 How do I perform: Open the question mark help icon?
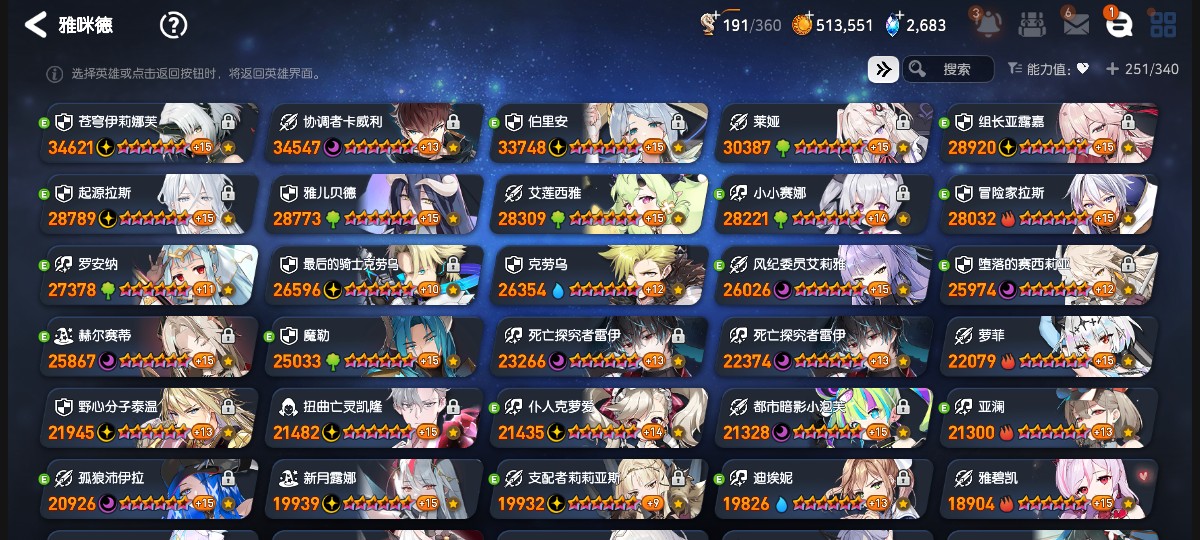[173, 25]
